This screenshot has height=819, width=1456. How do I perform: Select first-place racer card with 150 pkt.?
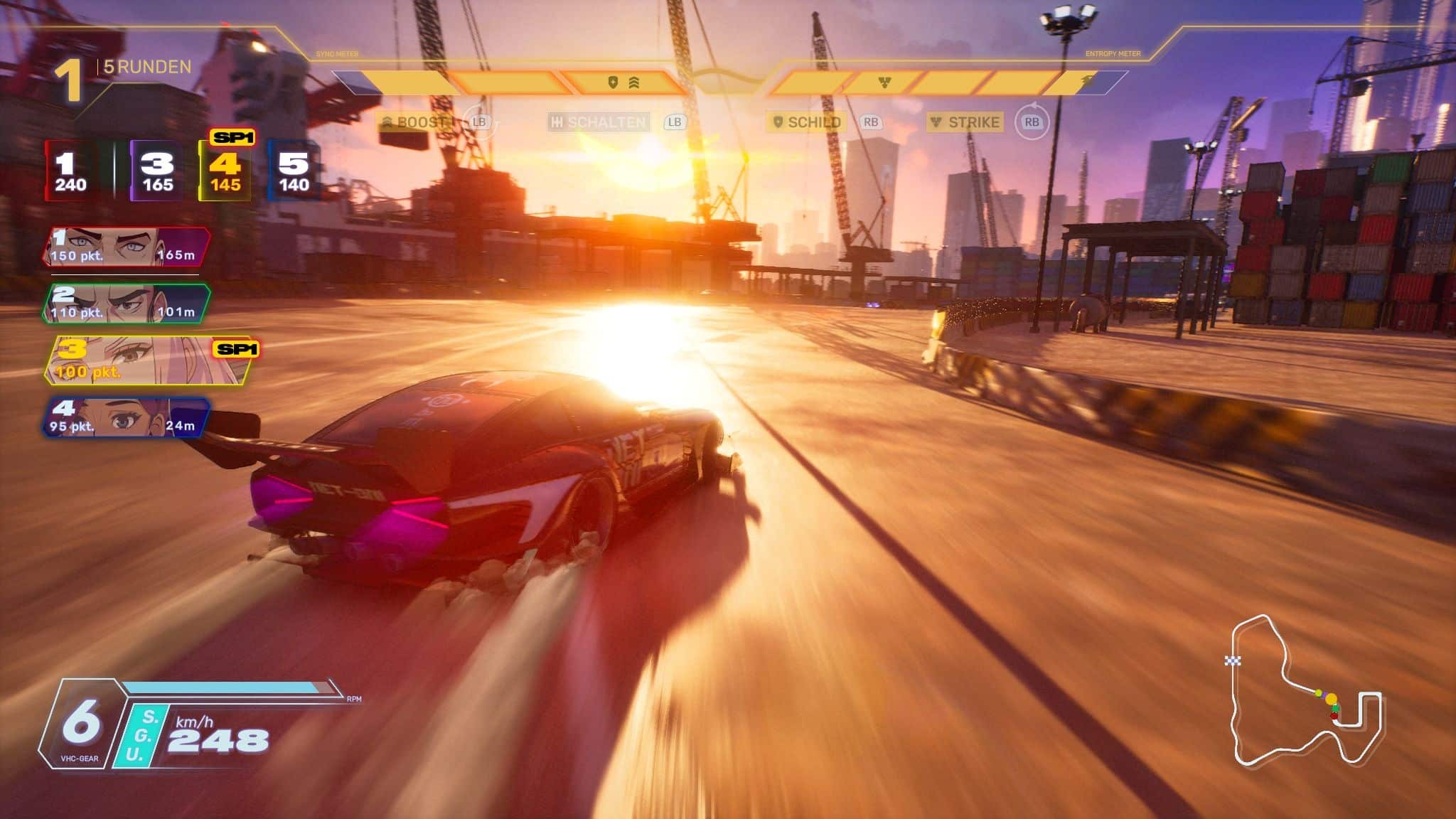pyautogui.click(x=127, y=247)
